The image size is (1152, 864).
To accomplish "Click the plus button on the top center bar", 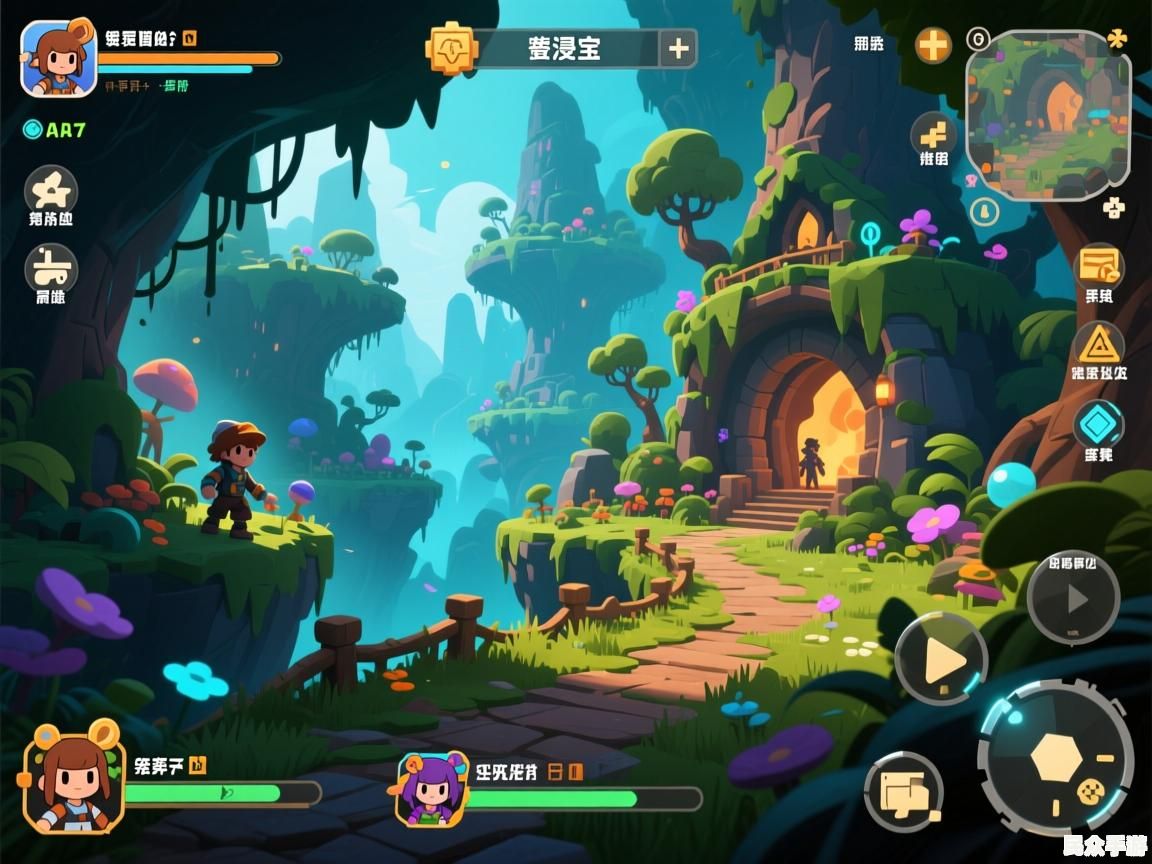I will pos(678,48).
